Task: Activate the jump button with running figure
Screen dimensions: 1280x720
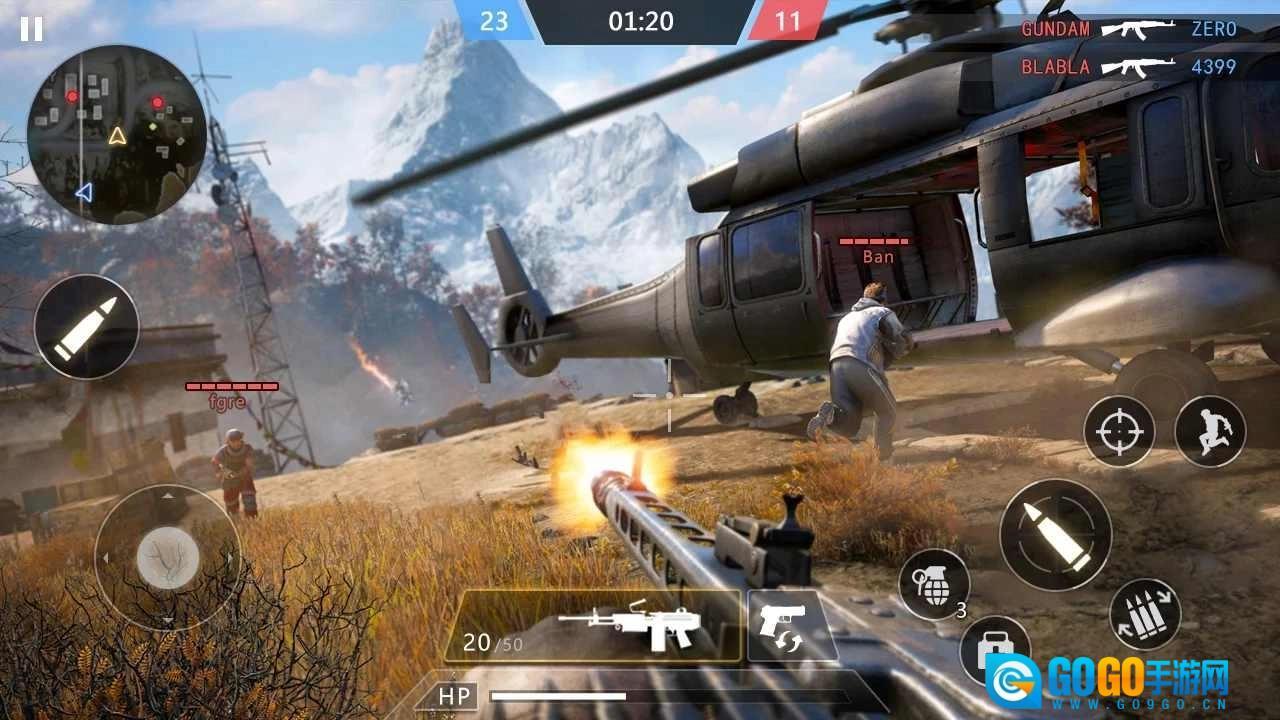Action: (x=1209, y=431)
